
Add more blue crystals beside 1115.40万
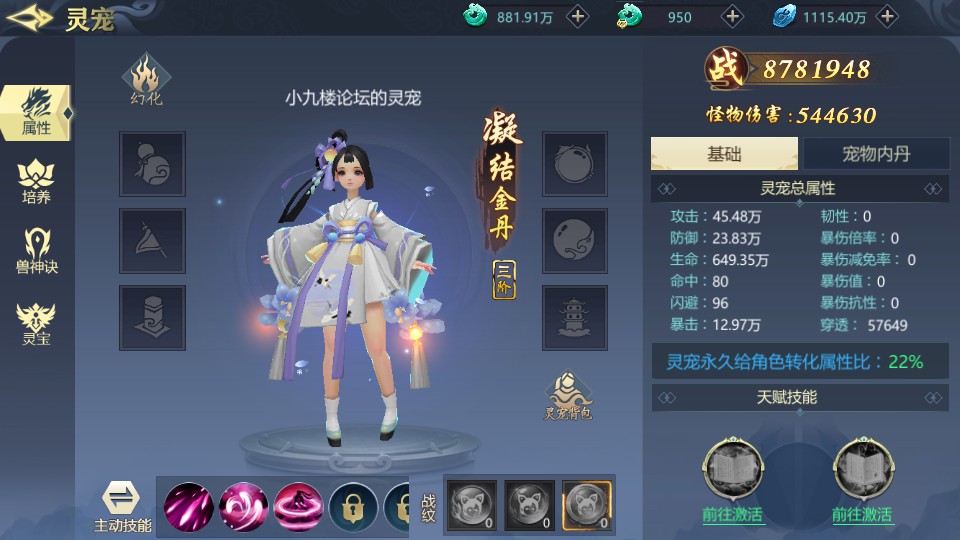[887, 16]
